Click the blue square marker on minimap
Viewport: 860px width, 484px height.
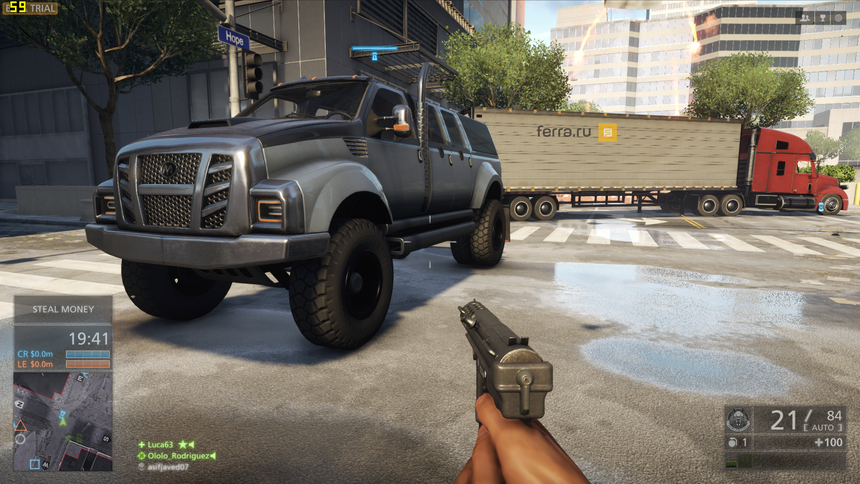tap(34, 463)
